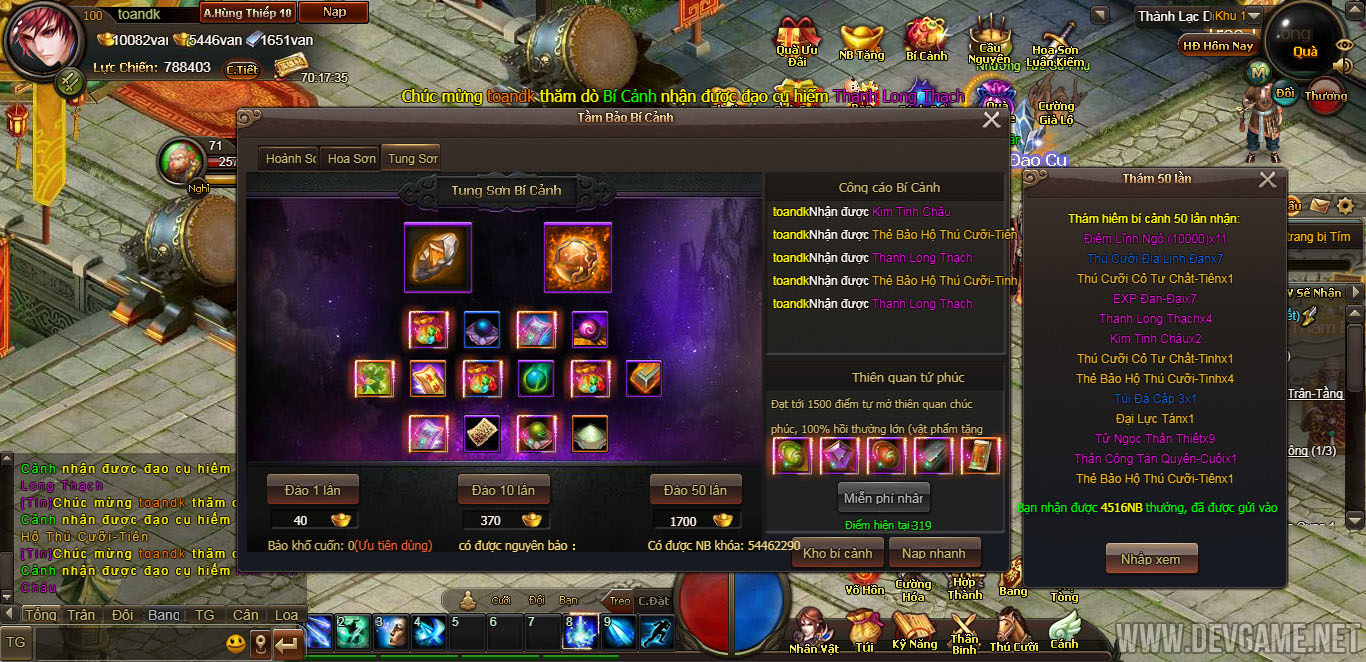This screenshot has height=662, width=1366.
Task: Open the Kỹ Năng skills menu
Action: (x=913, y=630)
